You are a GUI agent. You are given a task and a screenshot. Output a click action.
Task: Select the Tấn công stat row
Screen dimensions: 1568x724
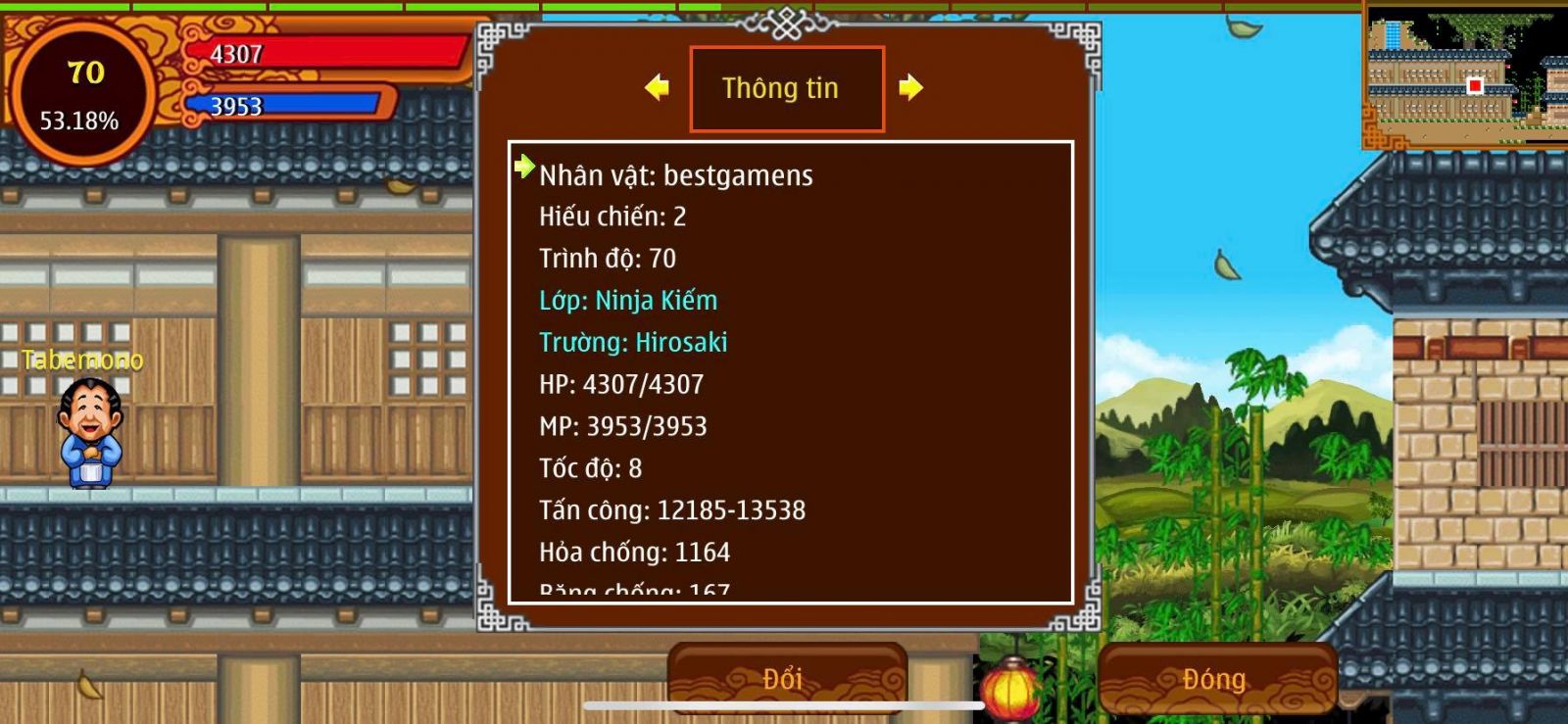(x=672, y=510)
